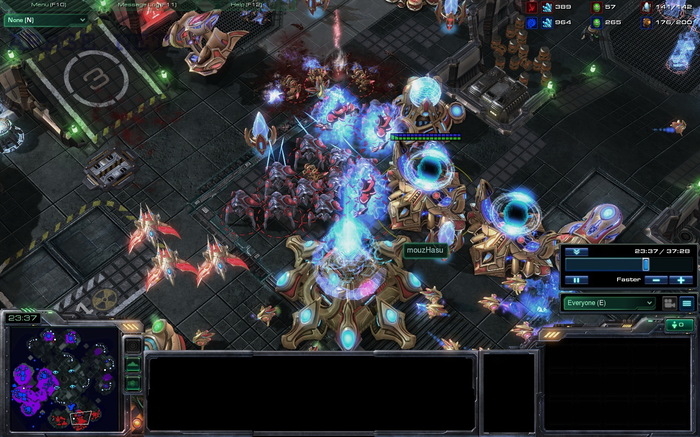The width and height of the screenshot is (700, 437).
Task: Pause the replay playback
Action: (577, 280)
